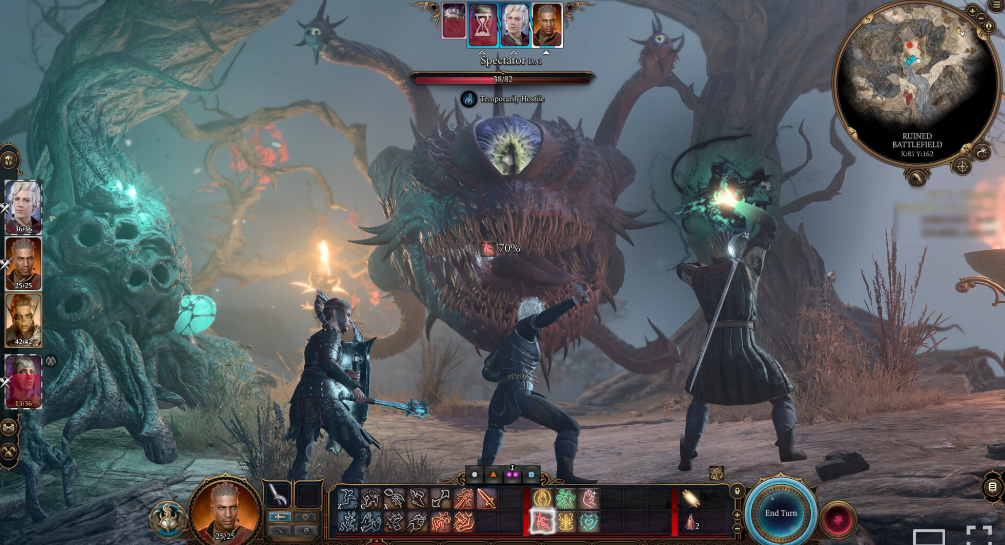Select the white-haired party member portrait
Viewport: 1005px width, 545px height.
[x=23, y=203]
